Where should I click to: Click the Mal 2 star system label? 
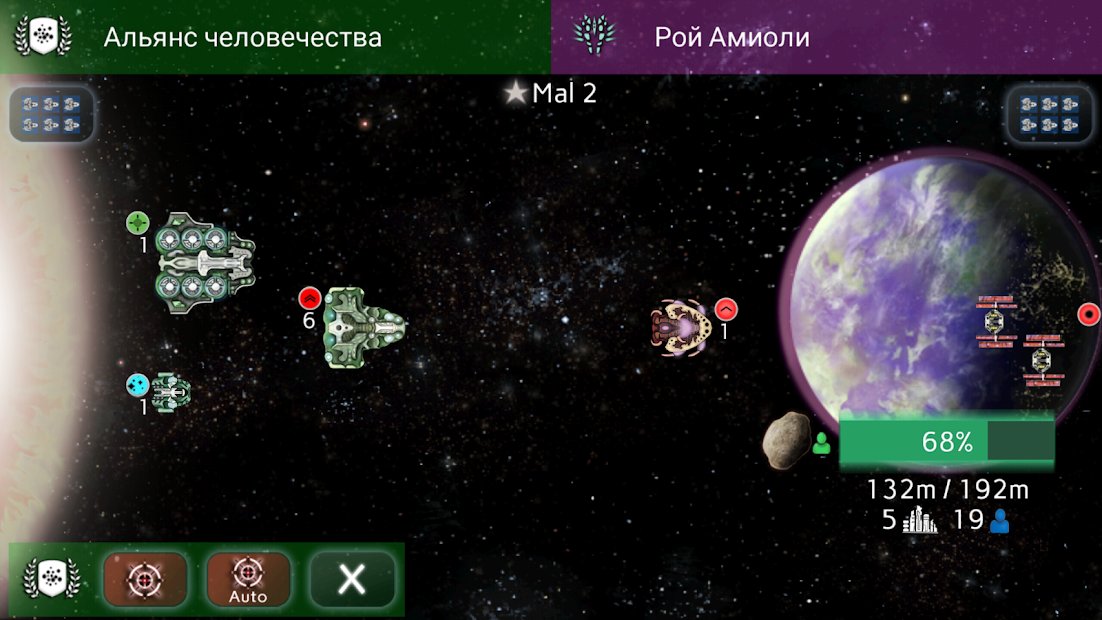[553, 94]
